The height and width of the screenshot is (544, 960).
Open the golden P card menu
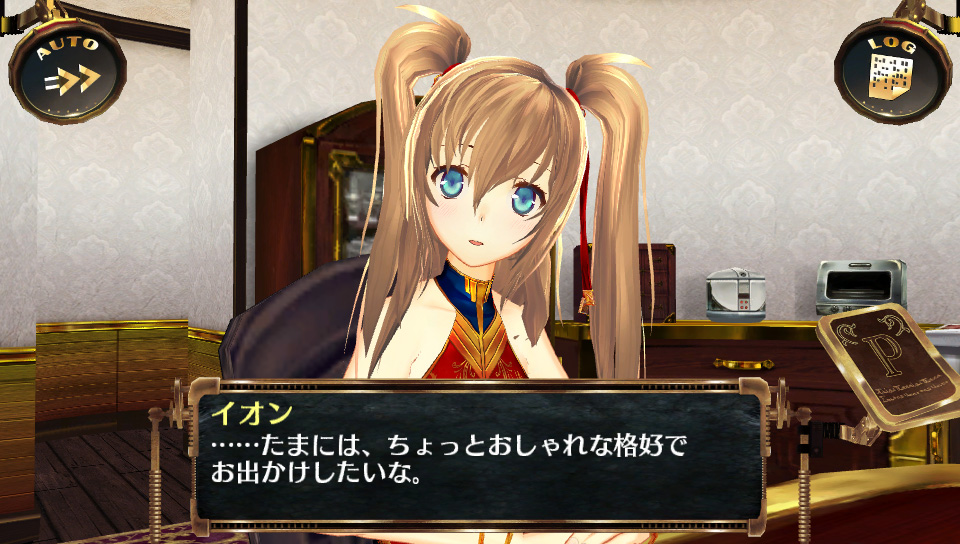tap(882, 368)
